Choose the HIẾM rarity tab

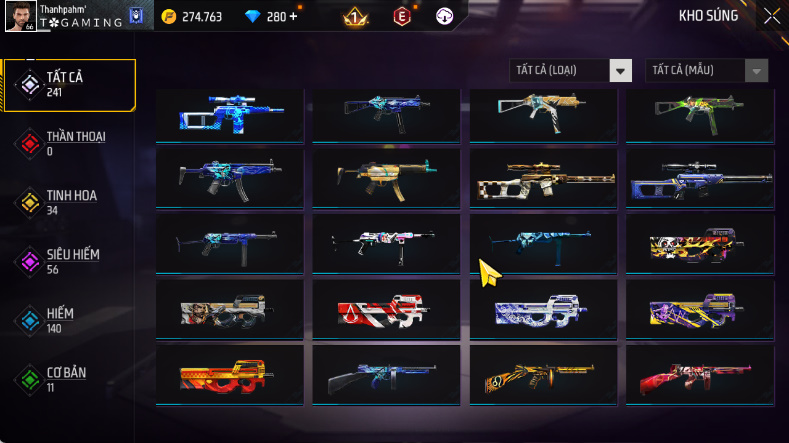pos(68,320)
